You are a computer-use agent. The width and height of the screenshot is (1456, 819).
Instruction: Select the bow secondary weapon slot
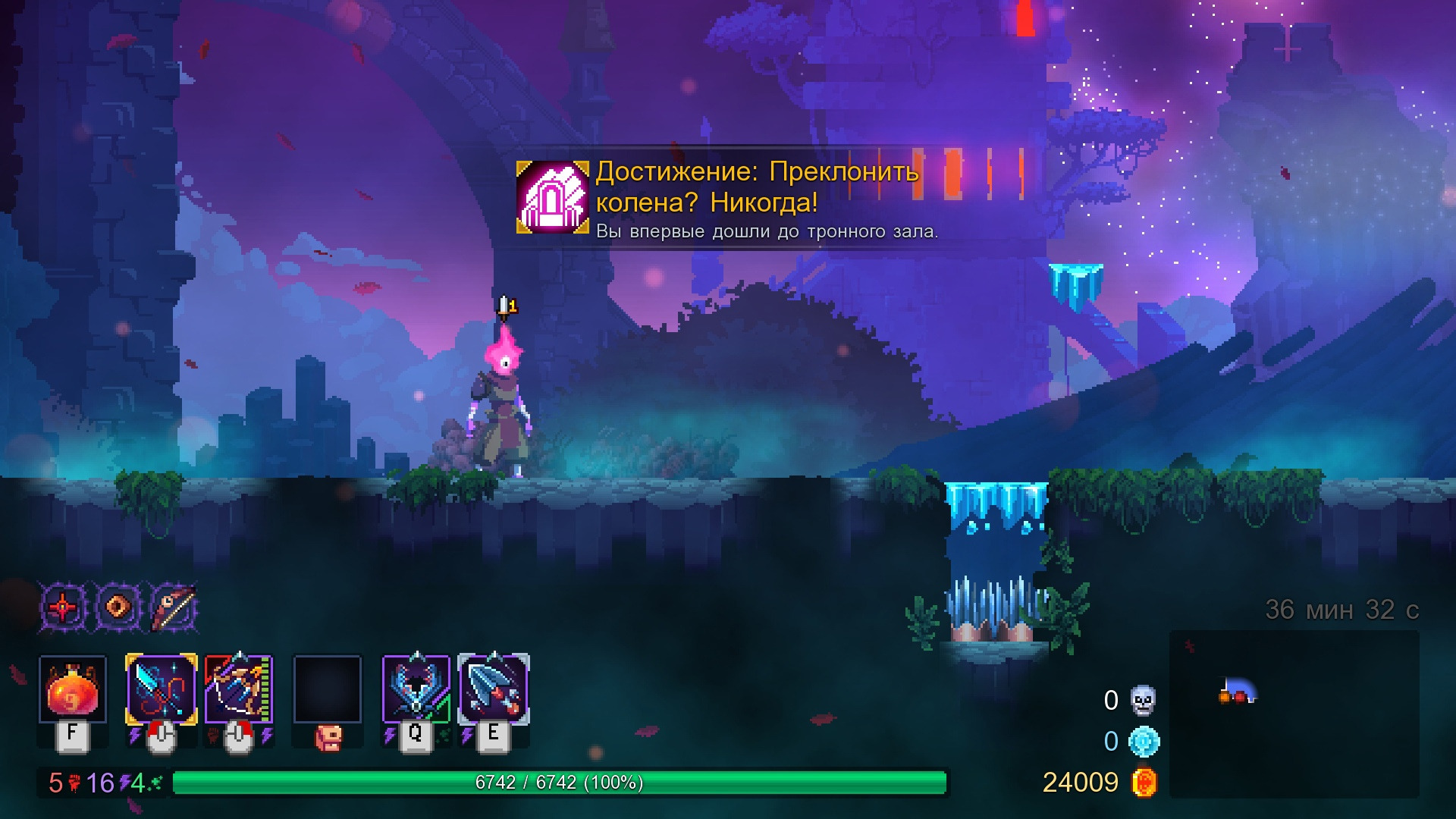pyautogui.click(x=238, y=689)
